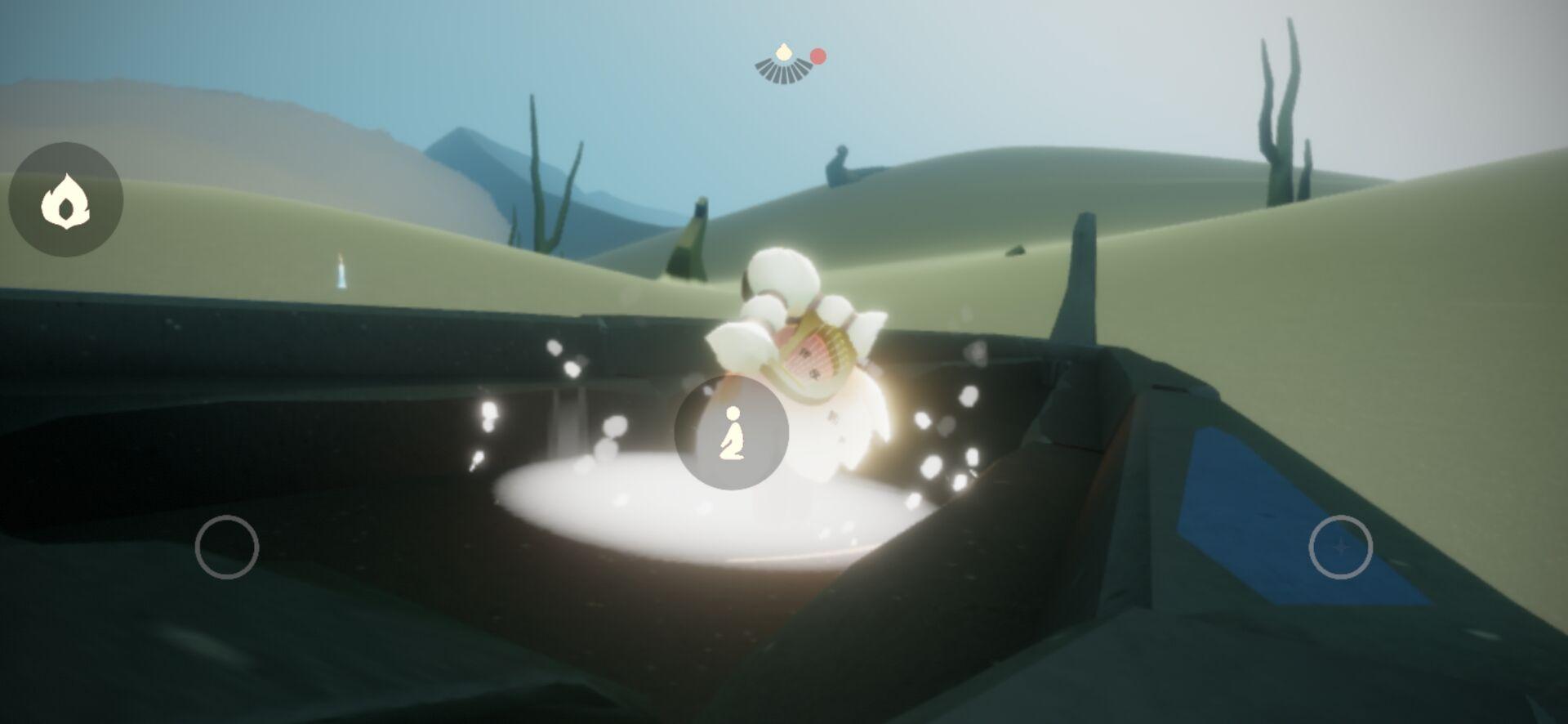This screenshot has width=1568, height=724.
Task: Touch the left movement joystick ring
Action: tap(227, 547)
